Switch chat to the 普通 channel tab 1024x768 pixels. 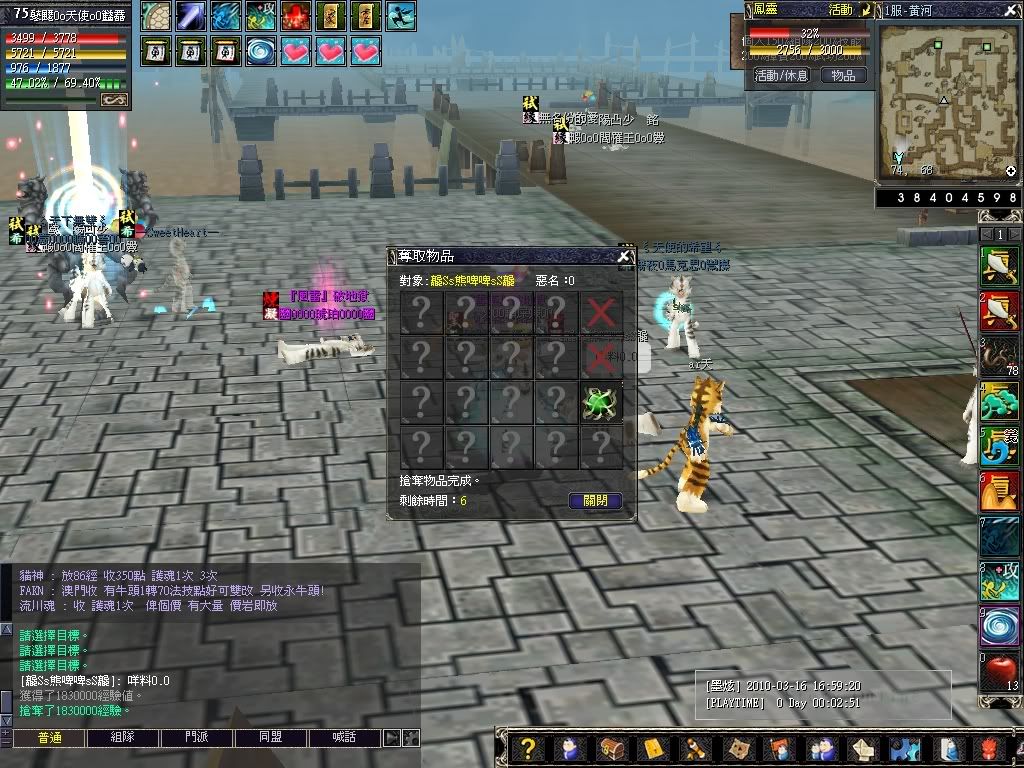[49, 738]
